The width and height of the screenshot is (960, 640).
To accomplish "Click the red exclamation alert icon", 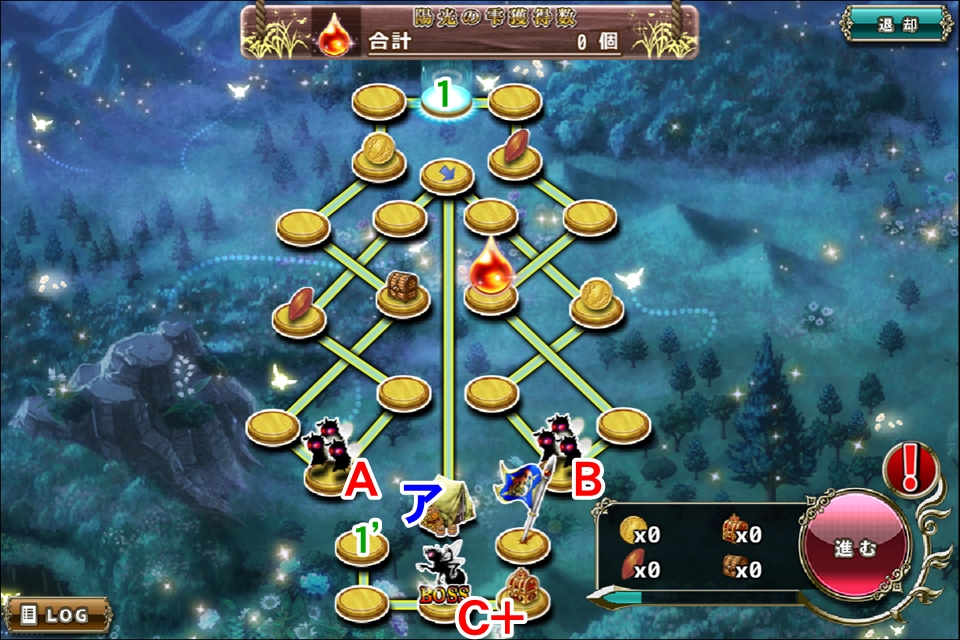I will point(909,467).
